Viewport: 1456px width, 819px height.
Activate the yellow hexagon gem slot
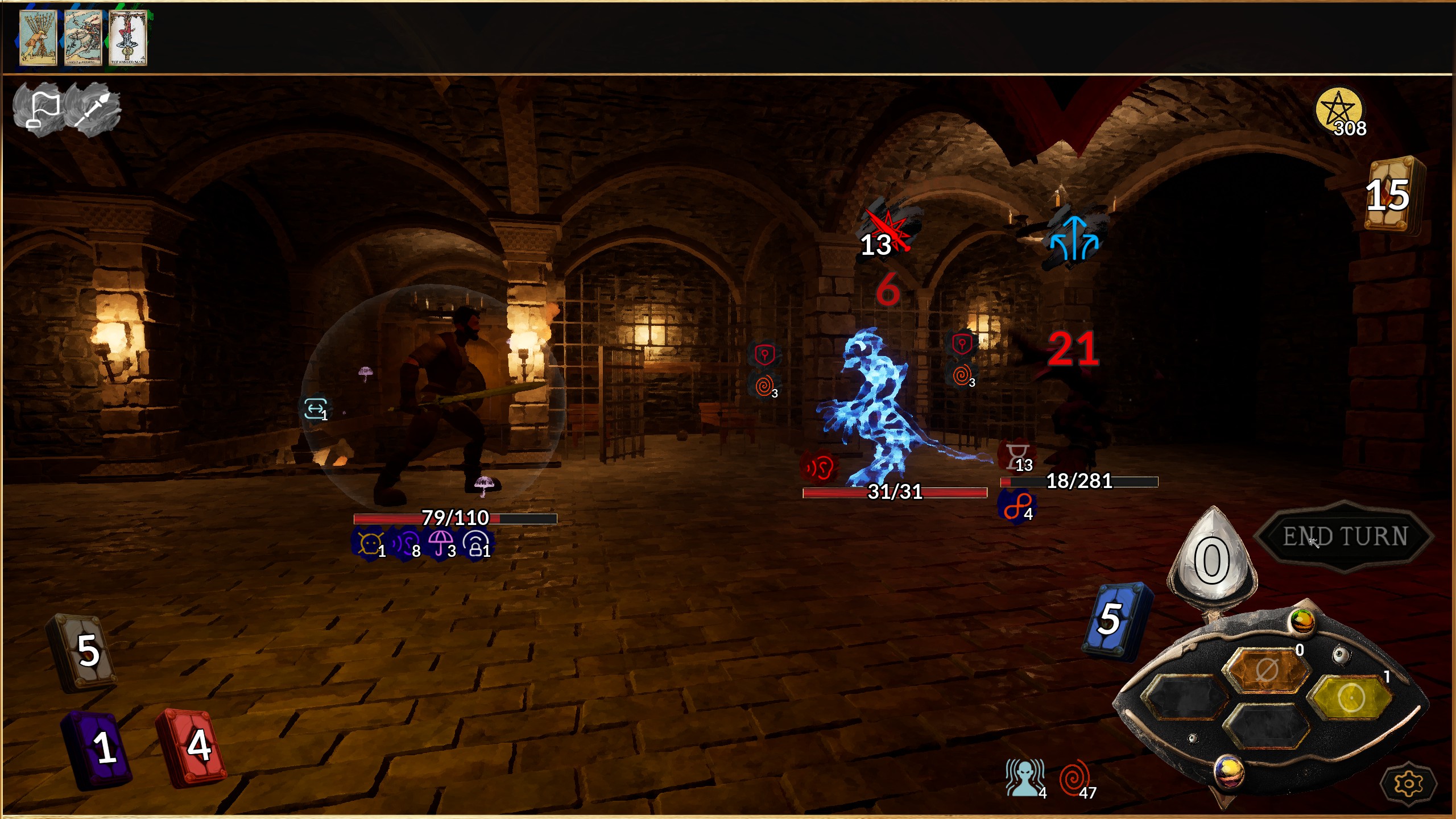coord(1351,697)
